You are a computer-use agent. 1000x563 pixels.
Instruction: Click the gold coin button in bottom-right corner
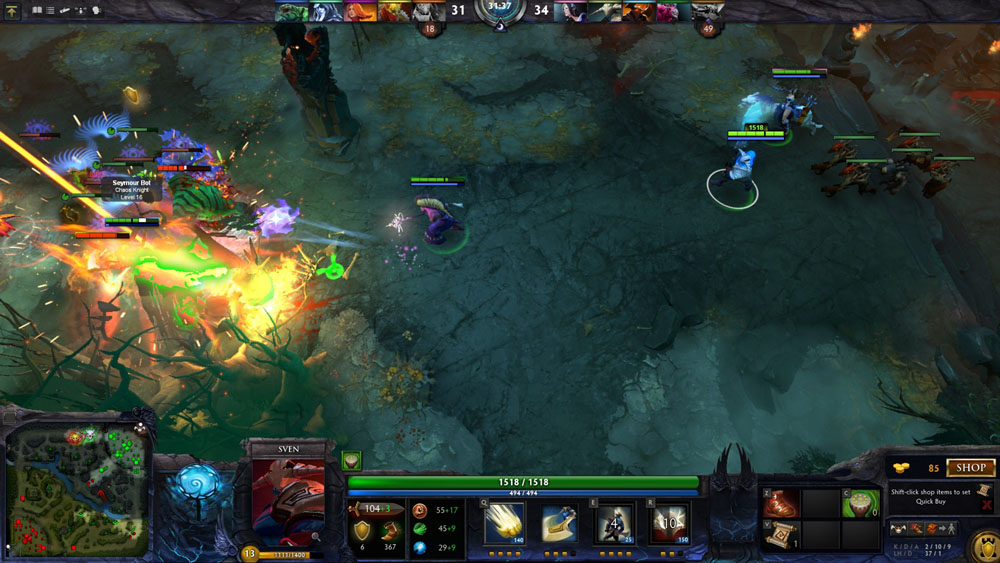[x=984, y=546]
